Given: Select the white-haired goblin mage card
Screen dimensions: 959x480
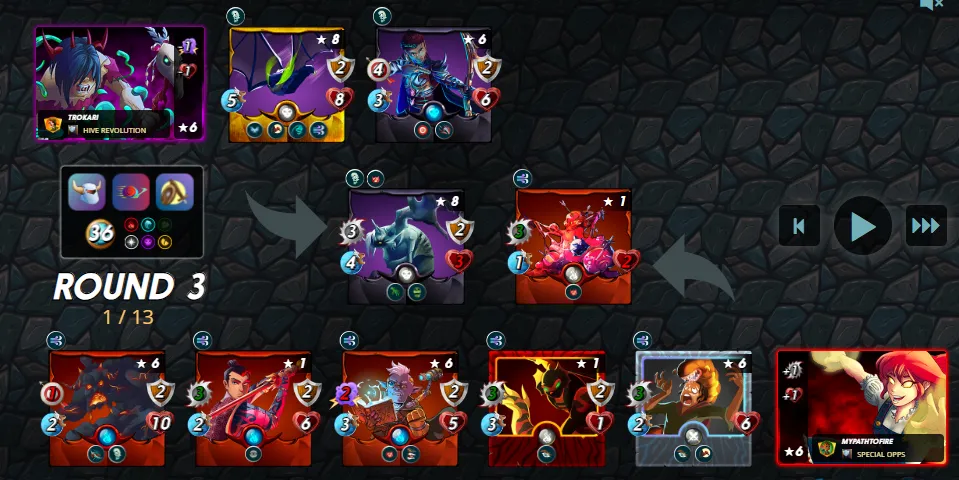Looking at the screenshot, I should pyautogui.click(x=401, y=408).
